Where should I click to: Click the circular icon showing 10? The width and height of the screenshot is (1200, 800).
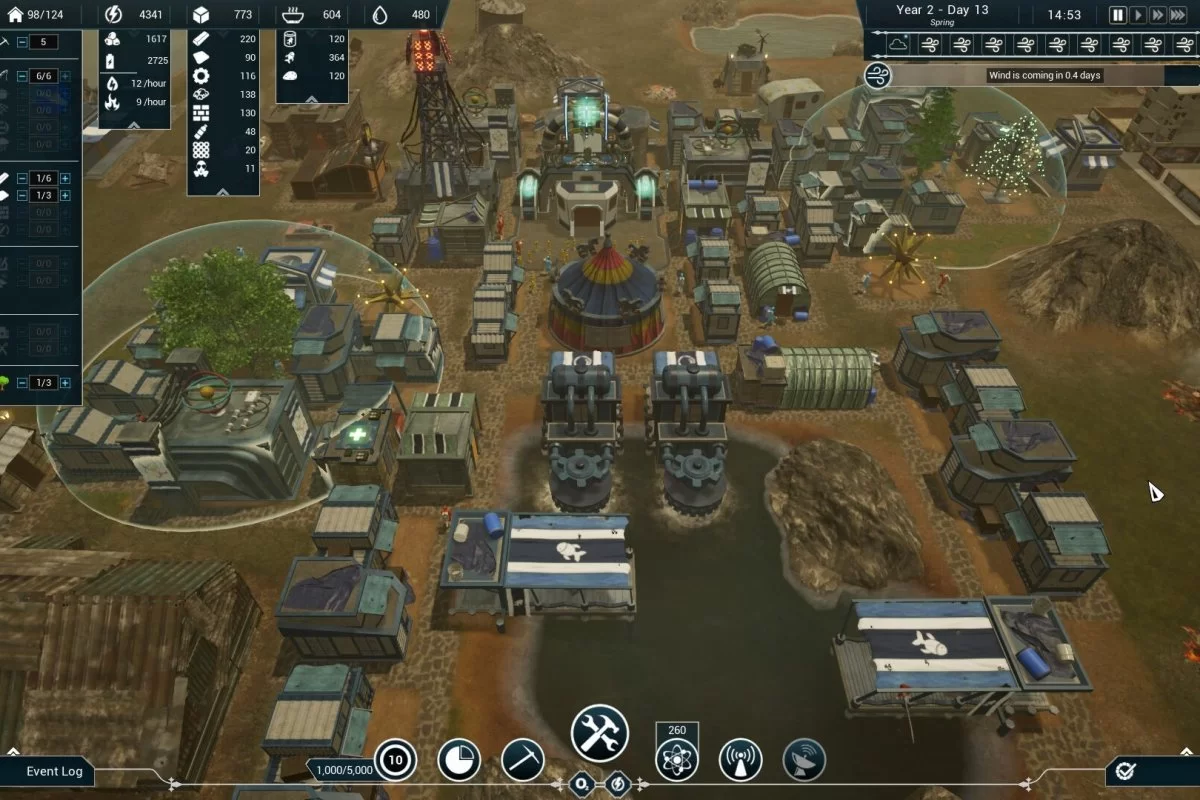(396, 761)
